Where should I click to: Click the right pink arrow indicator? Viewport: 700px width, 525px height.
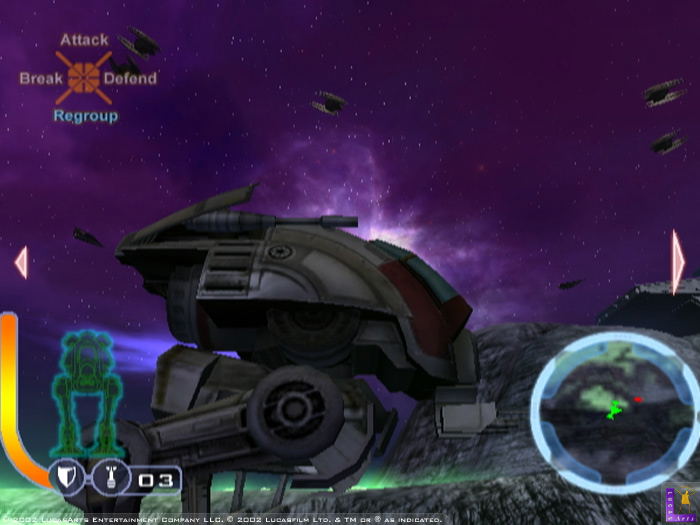click(678, 262)
